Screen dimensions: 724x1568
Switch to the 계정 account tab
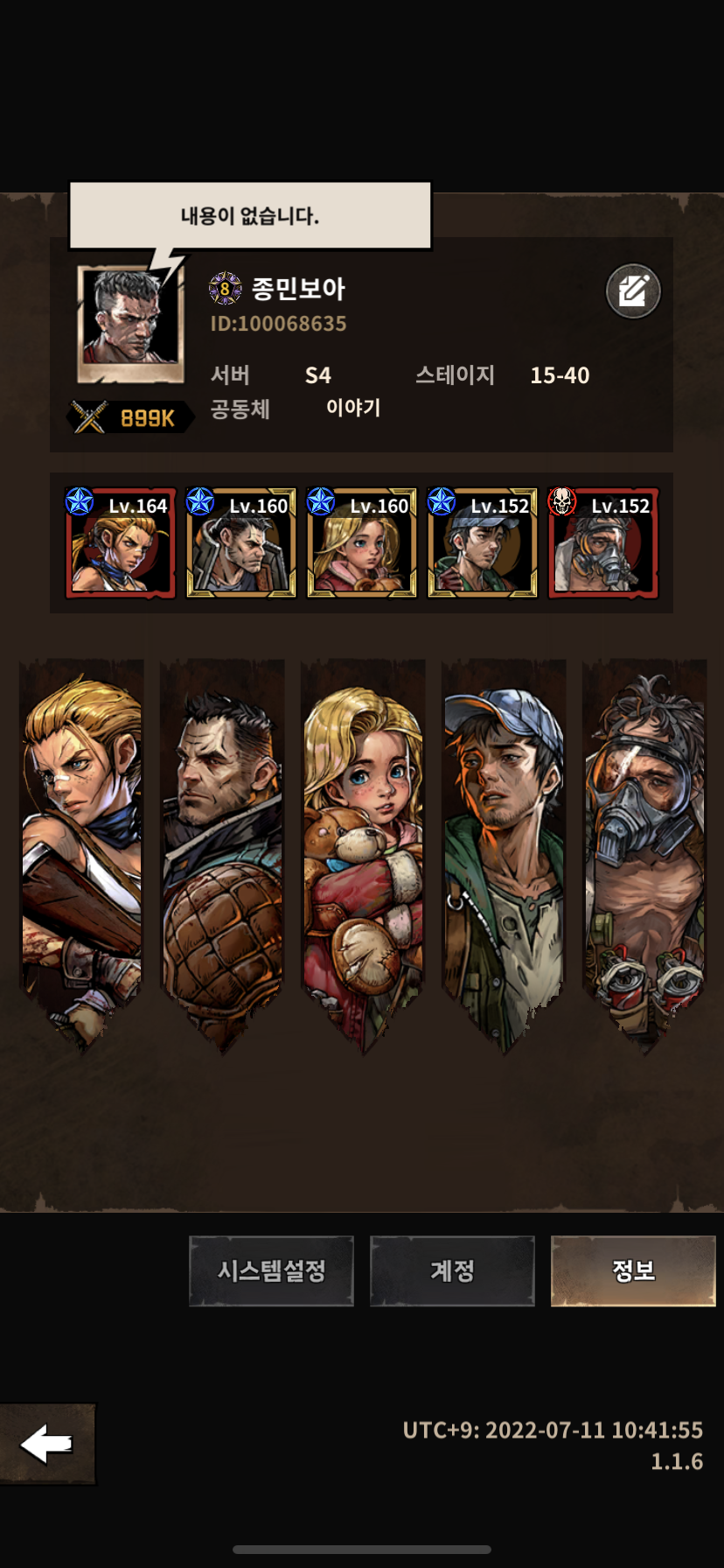pos(452,1270)
